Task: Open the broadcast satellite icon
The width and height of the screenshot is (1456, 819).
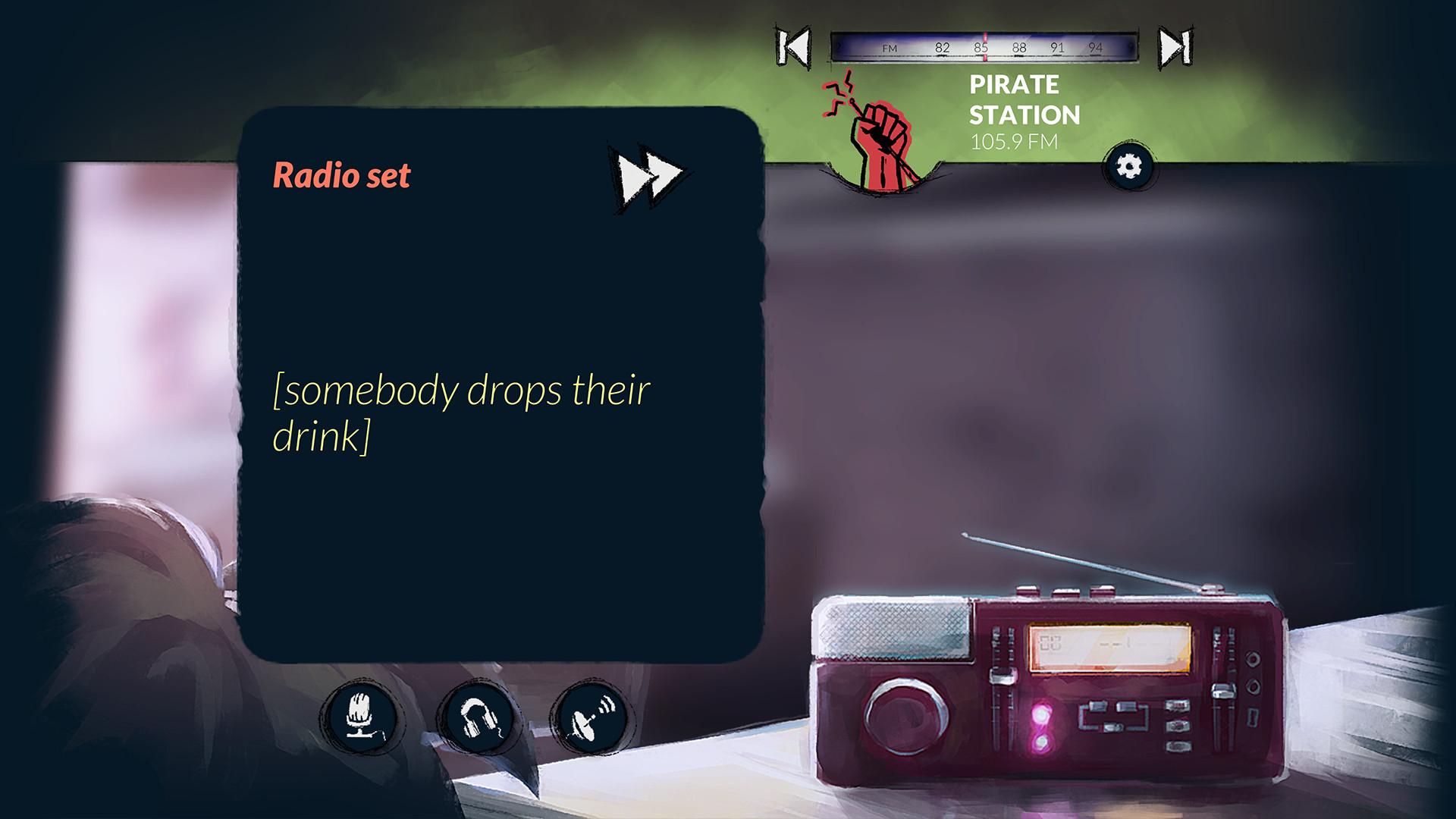Action: pyautogui.click(x=593, y=715)
